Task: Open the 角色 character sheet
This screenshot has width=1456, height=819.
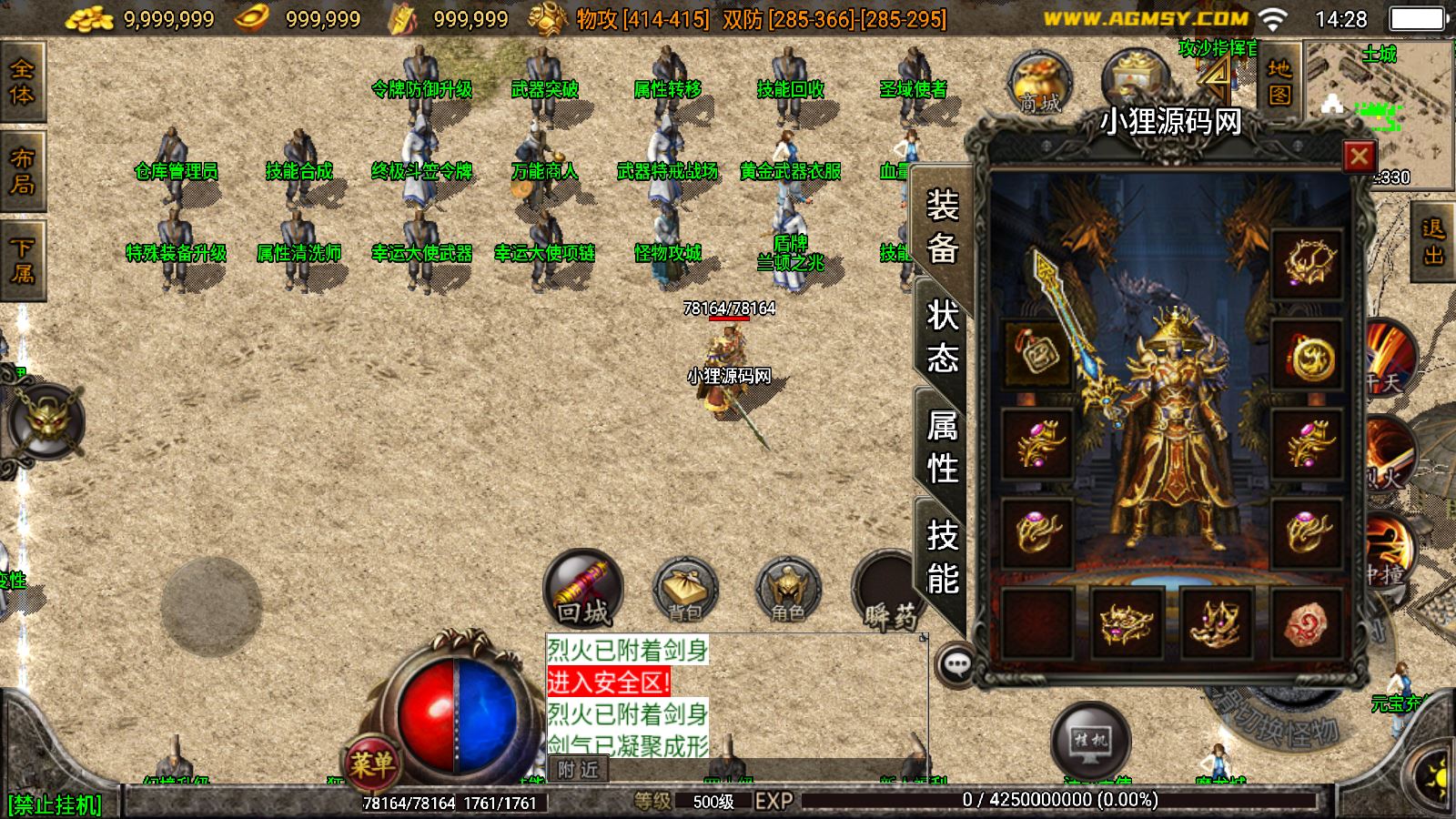Action: pyautogui.click(x=787, y=590)
